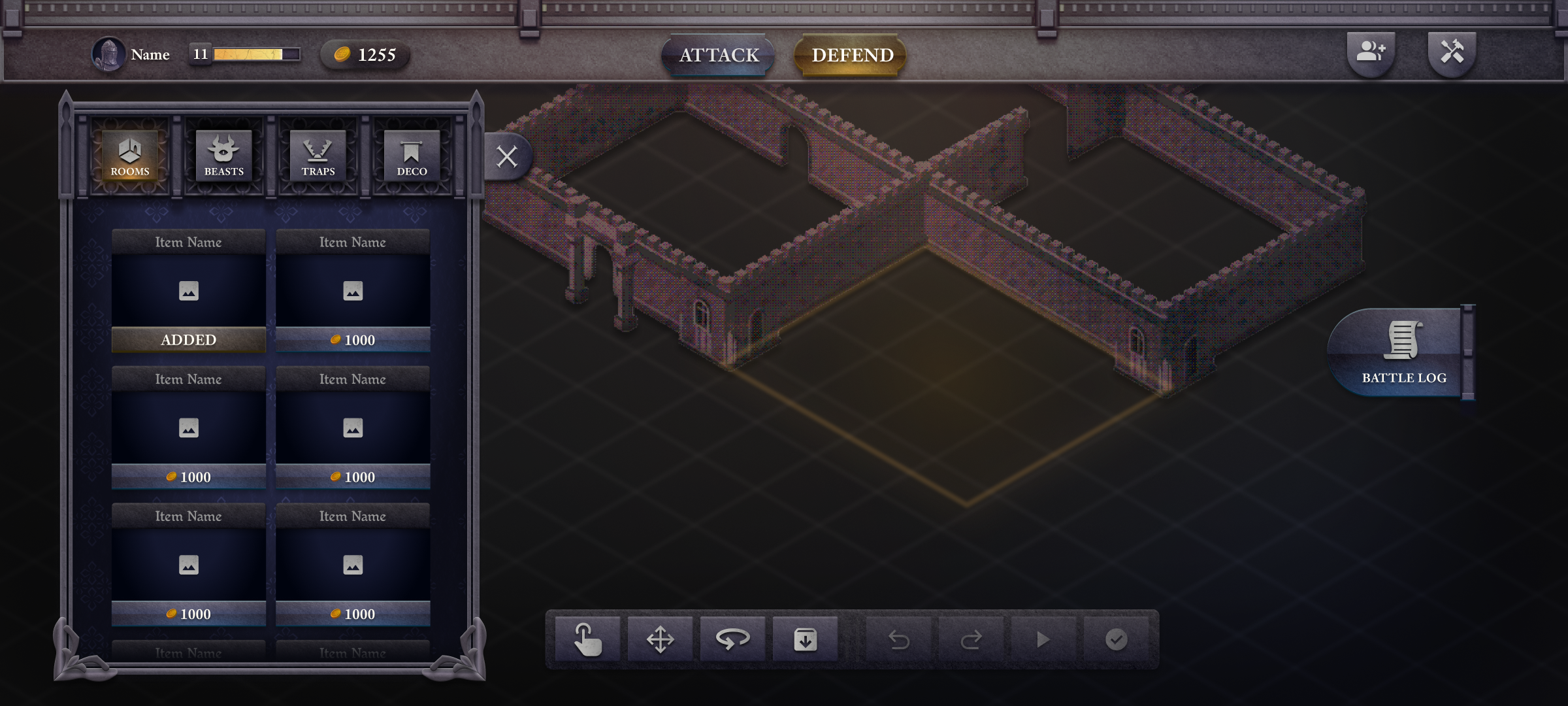Start the play preview button
The image size is (1568, 706).
coord(1043,639)
